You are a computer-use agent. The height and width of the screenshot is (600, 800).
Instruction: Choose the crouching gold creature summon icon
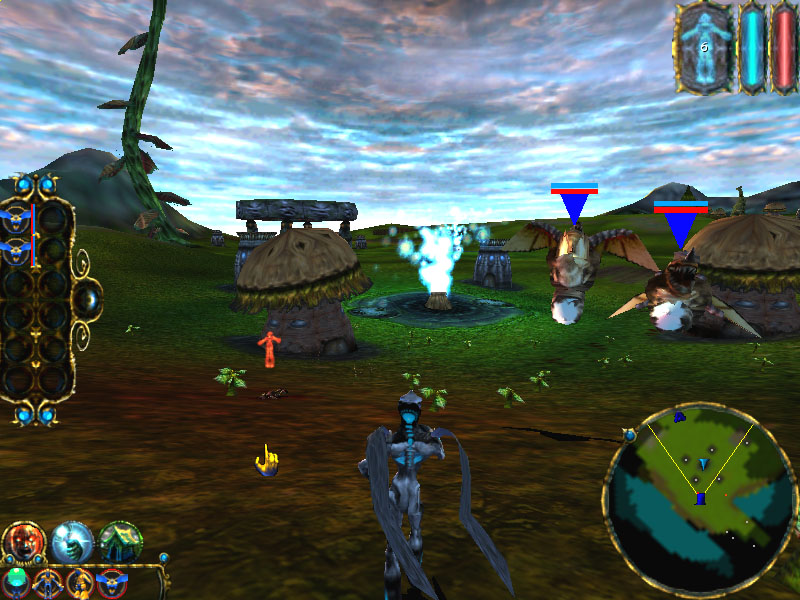pyautogui.click(x=80, y=582)
